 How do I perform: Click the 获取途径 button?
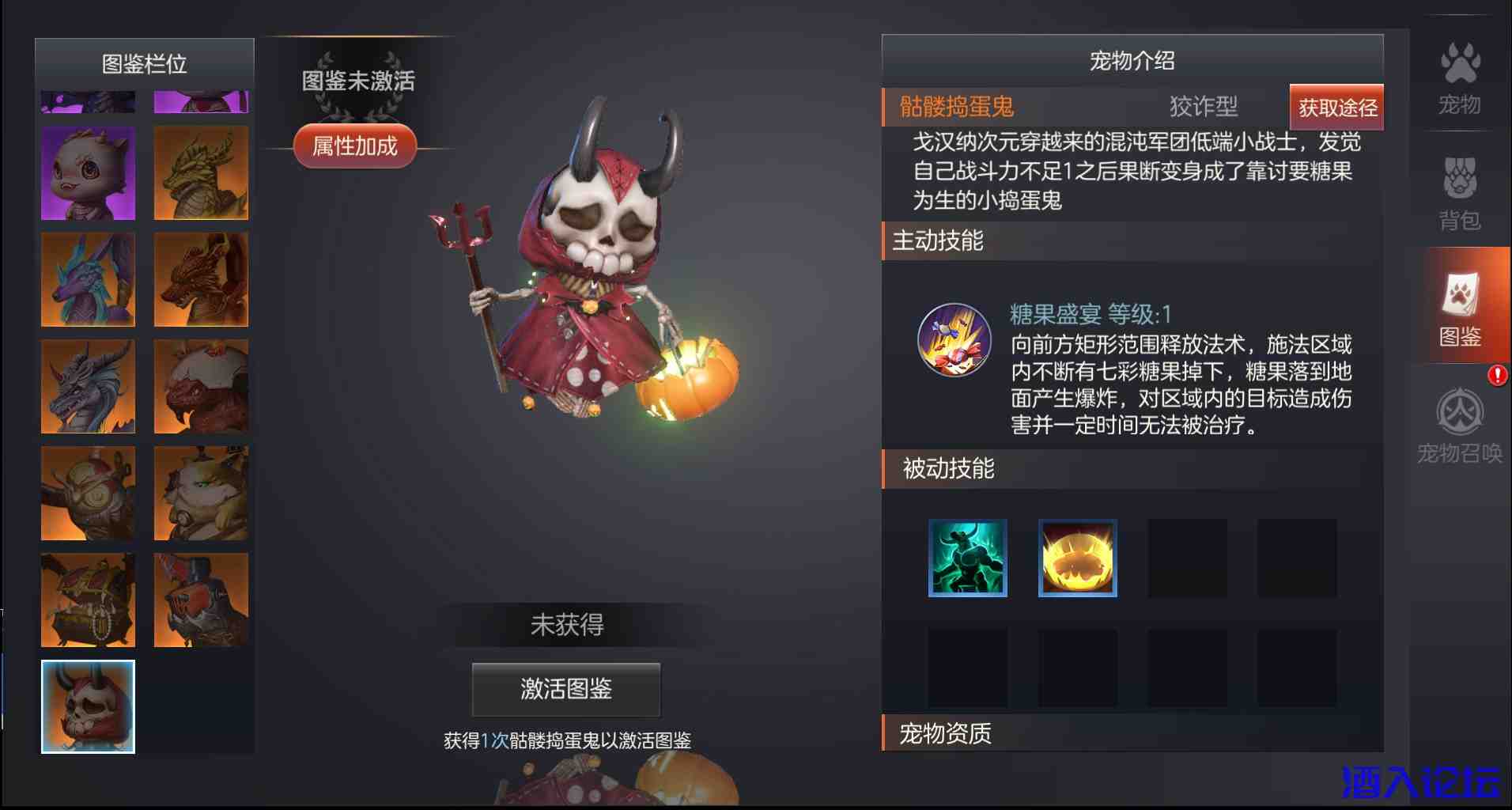(1336, 108)
